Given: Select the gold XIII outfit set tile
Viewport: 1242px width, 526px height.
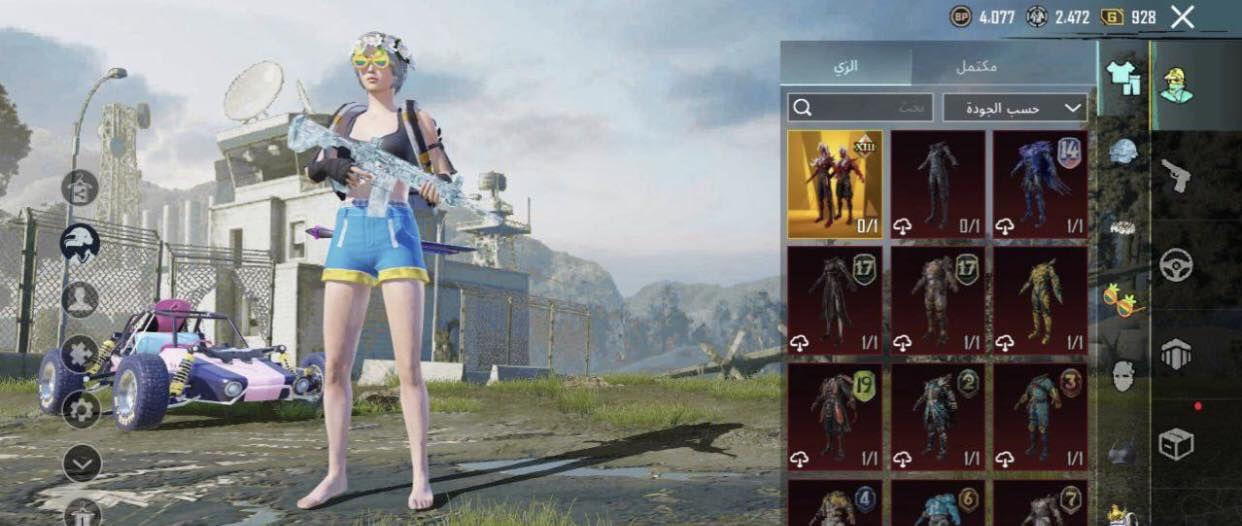Looking at the screenshot, I should (x=834, y=184).
